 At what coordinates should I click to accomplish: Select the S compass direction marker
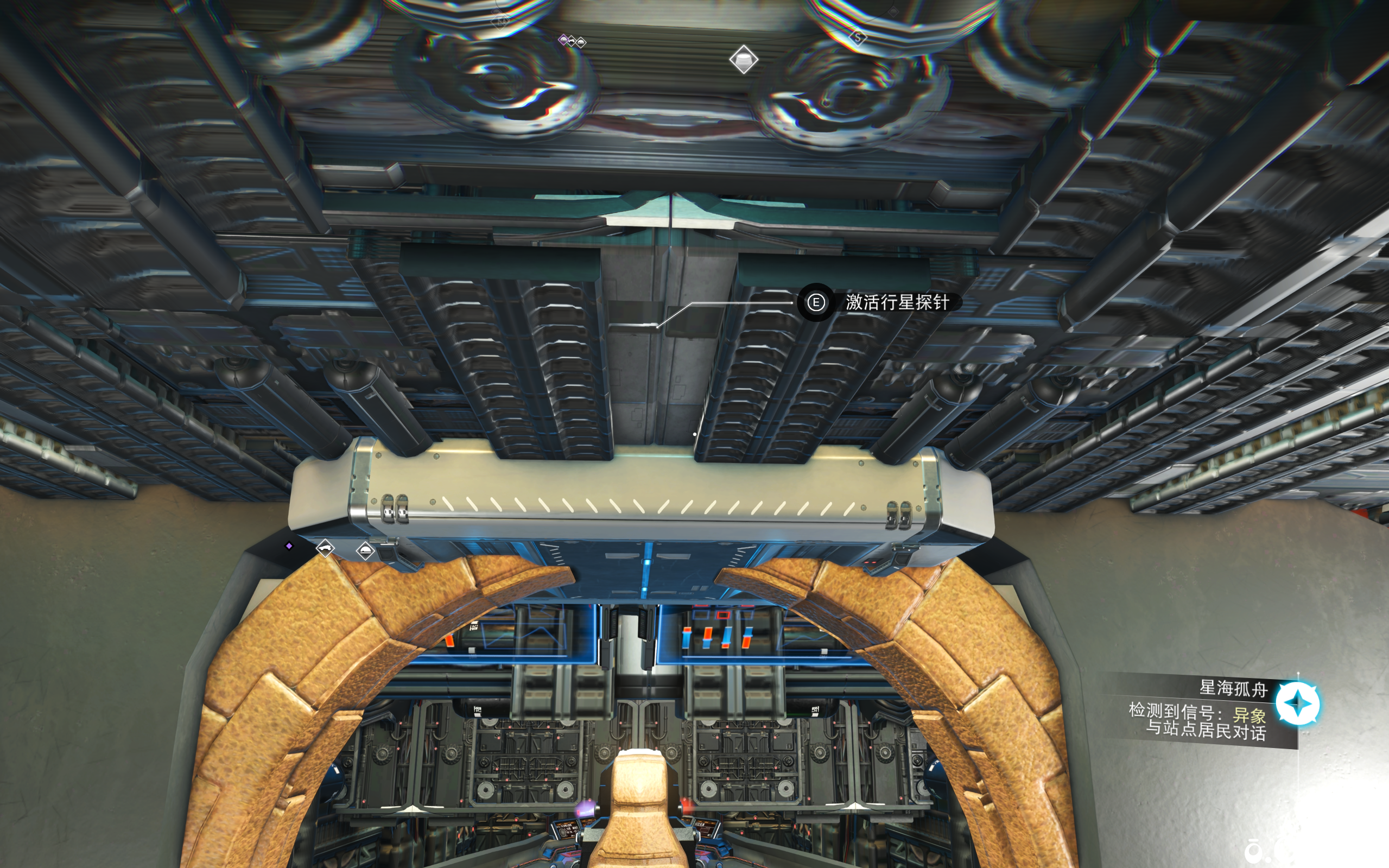pyautogui.click(x=858, y=39)
